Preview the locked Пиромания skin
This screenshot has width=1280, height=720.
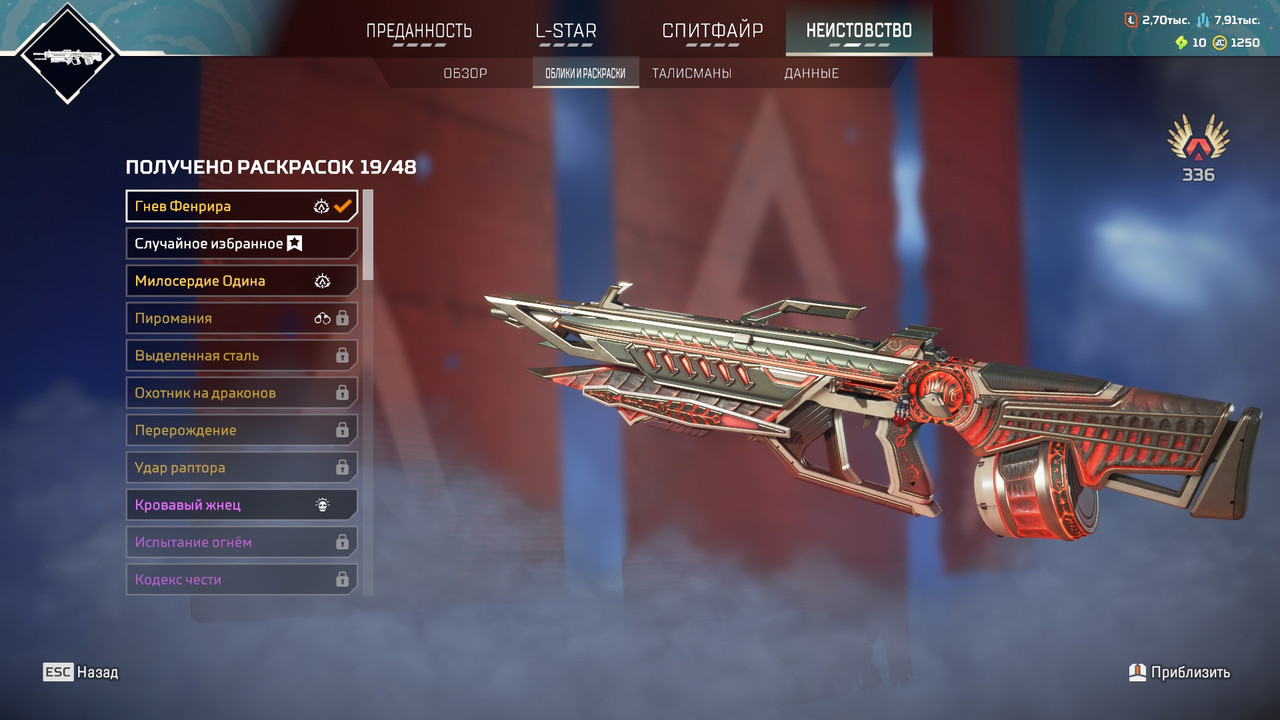[241, 318]
